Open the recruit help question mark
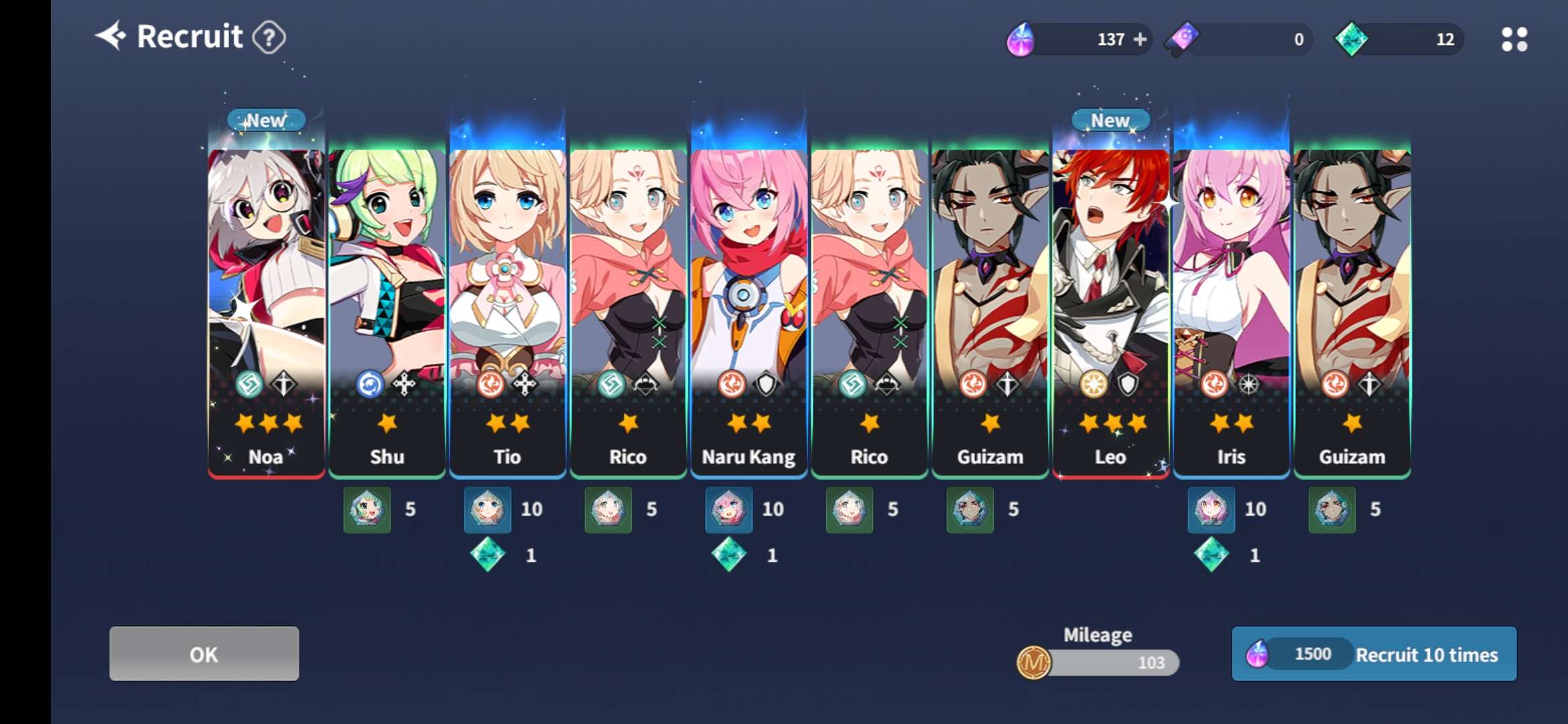1568x724 pixels. (269, 38)
